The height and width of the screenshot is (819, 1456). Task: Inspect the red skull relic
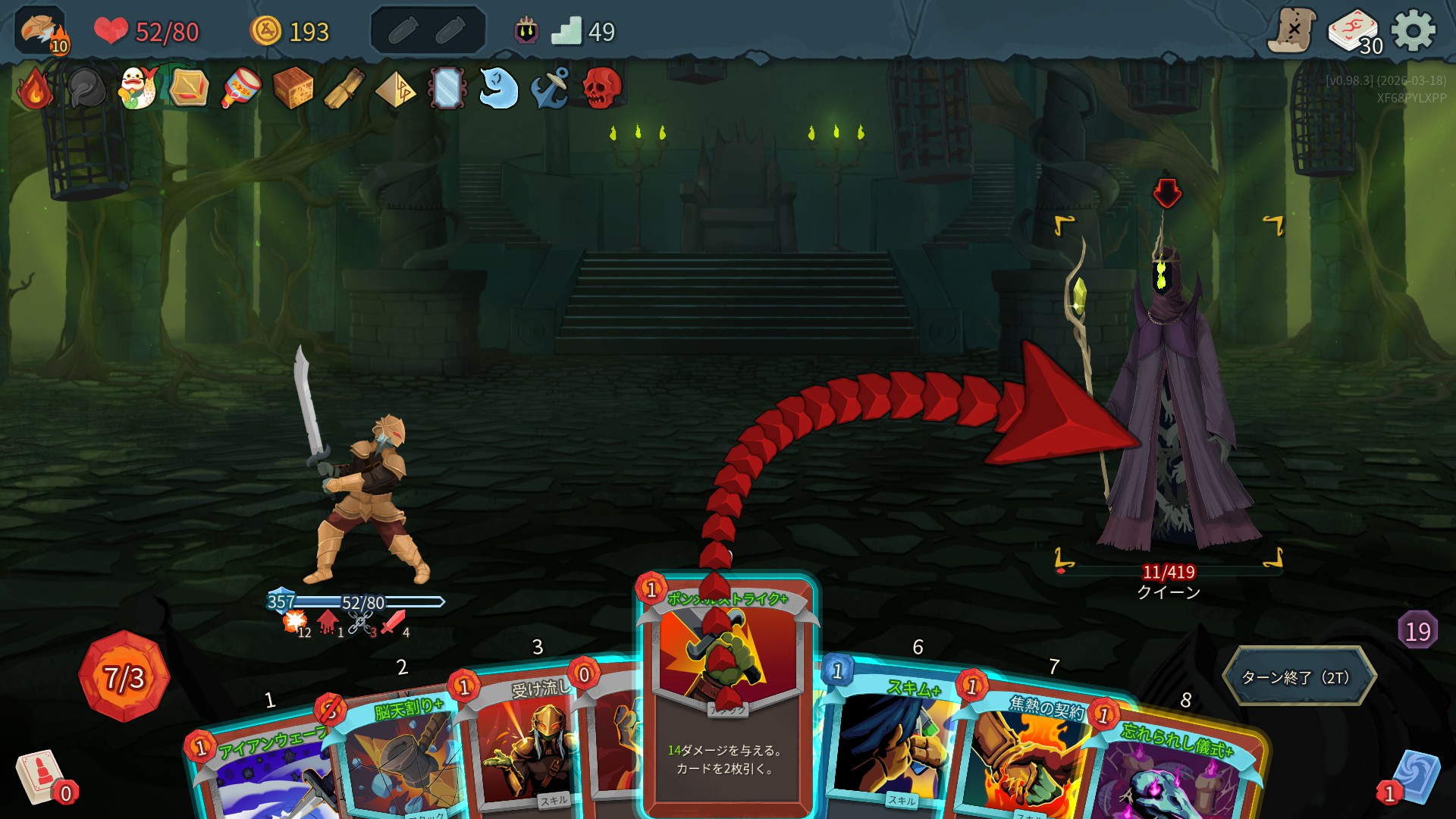[x=602, y=88]
